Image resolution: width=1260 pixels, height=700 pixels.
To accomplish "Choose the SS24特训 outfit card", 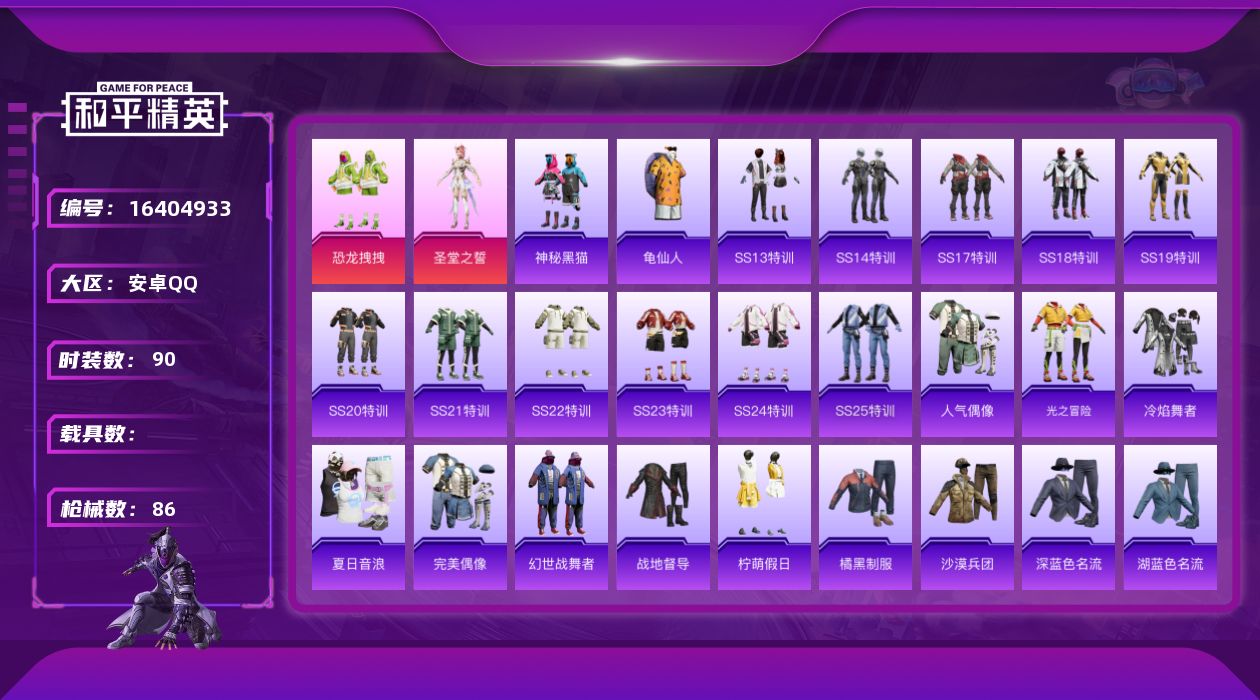I will point(764,364).
